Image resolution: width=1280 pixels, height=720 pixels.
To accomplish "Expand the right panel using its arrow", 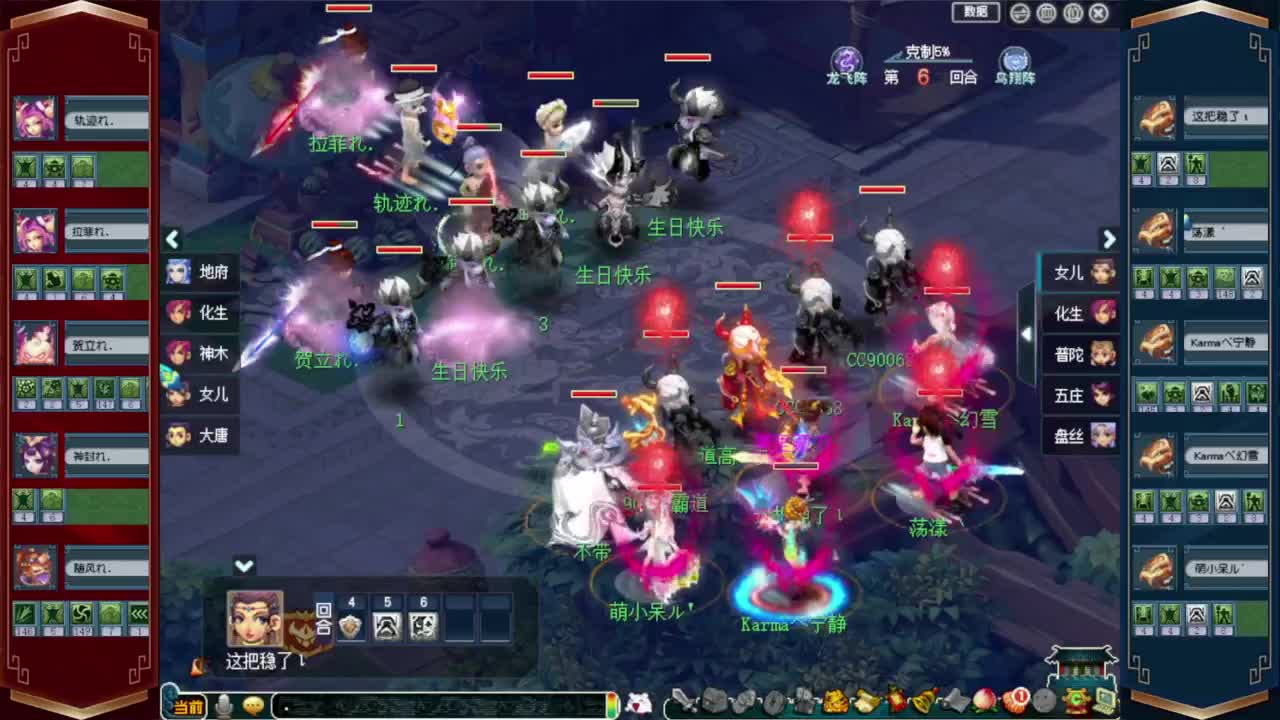I will pos(1109,240).
